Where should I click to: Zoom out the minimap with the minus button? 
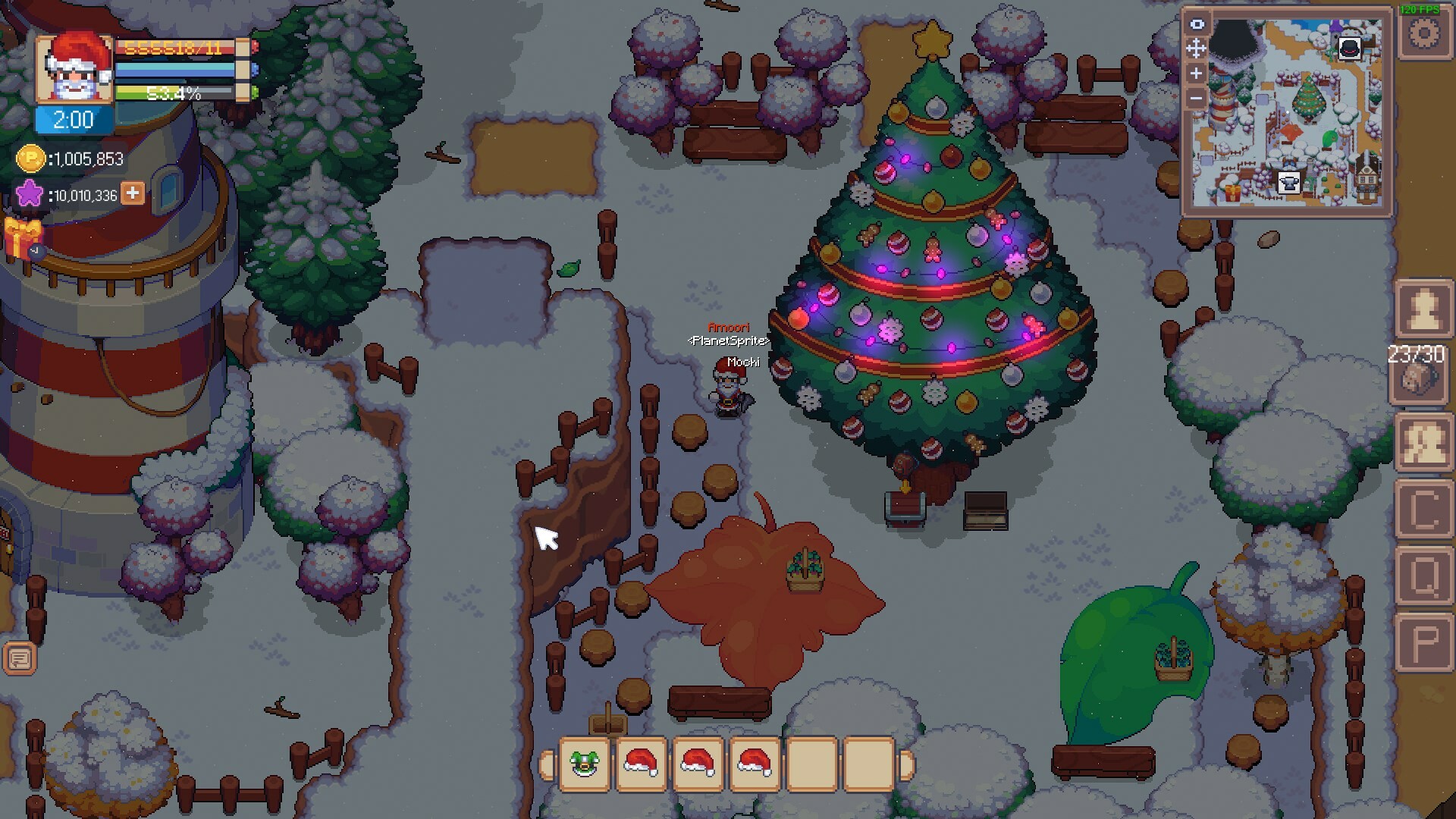(1196, 96)
